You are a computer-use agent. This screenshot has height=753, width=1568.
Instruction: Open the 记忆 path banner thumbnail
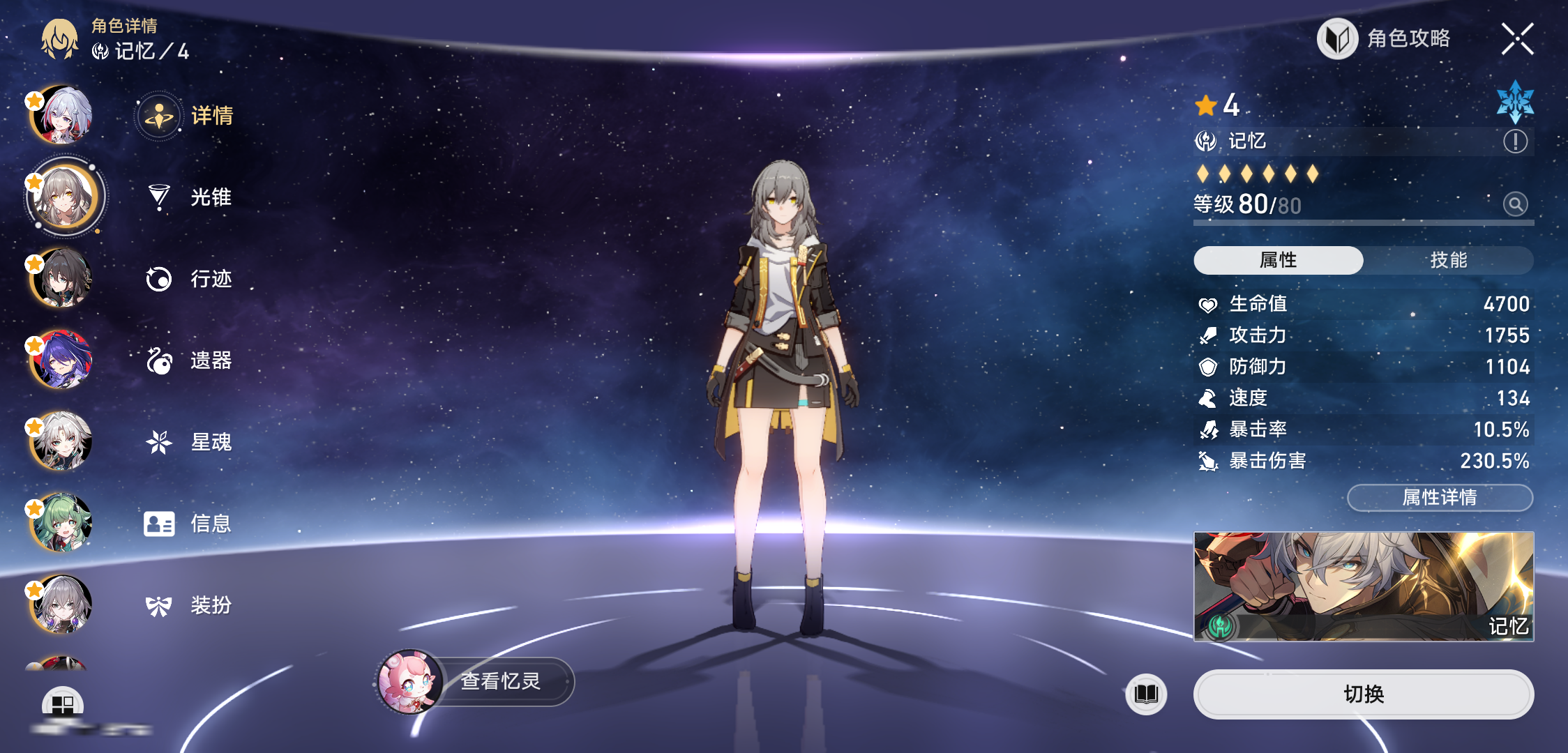[1363, 586]
